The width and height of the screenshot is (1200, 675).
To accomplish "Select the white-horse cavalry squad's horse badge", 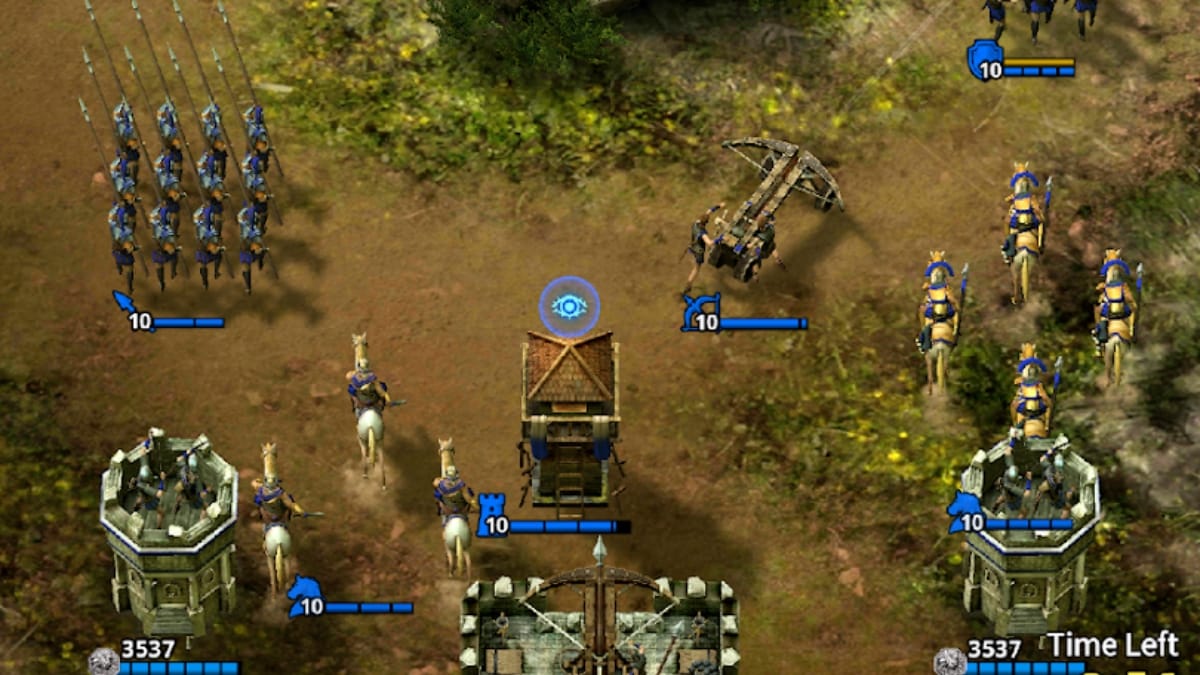I will click(304, 595).
